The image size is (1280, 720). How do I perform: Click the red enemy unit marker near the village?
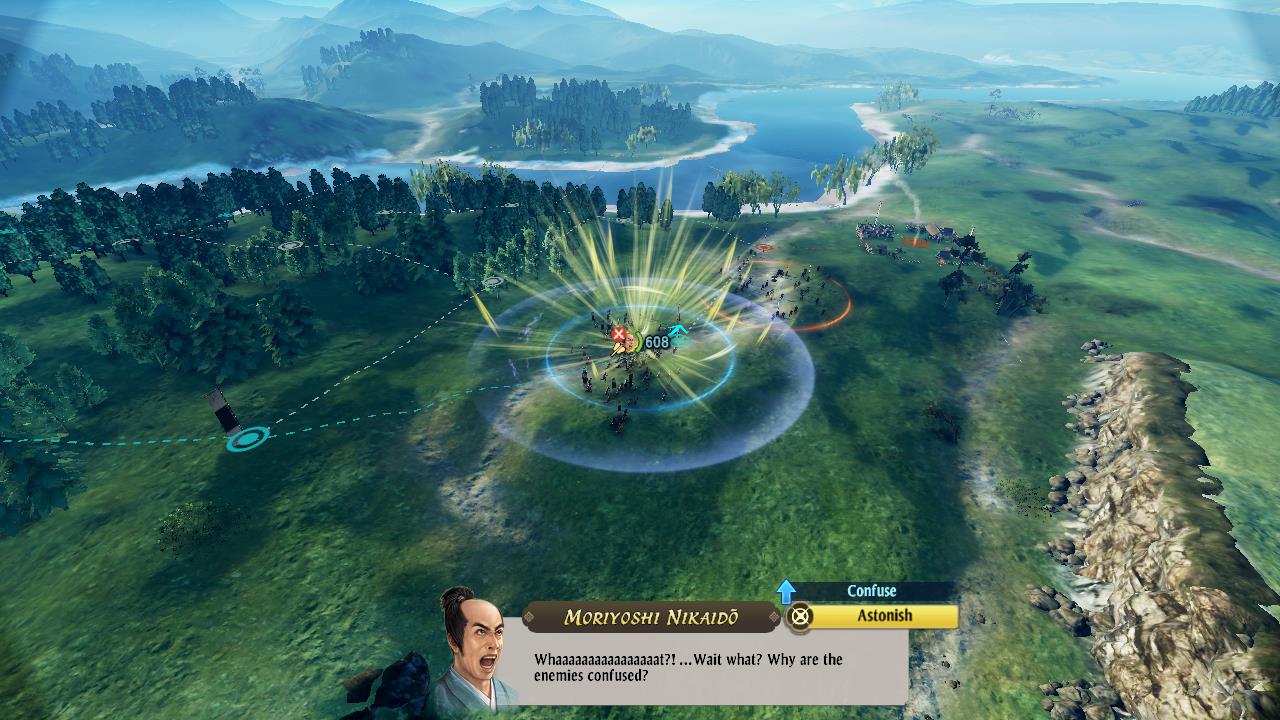(912, 242)
